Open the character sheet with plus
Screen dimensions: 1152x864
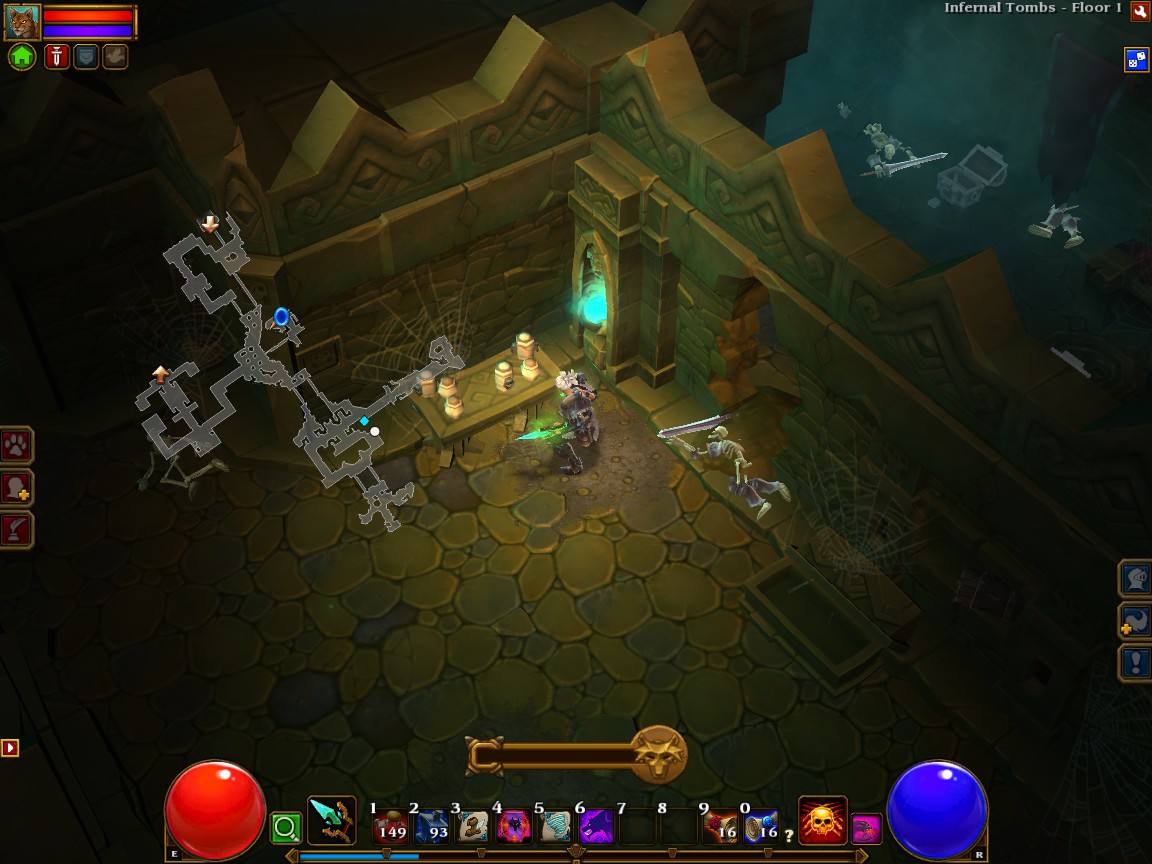17,488
